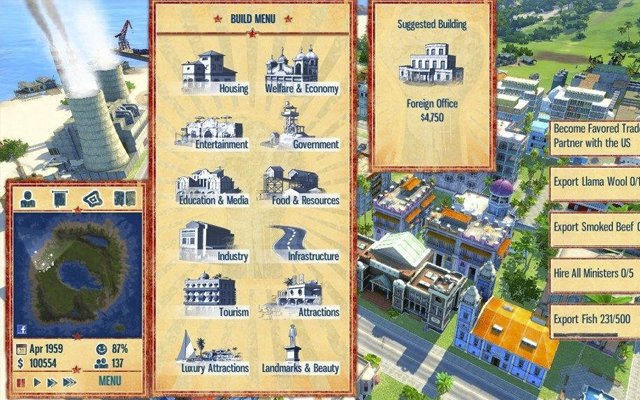Open Government buildings list
This screenshot has width=640, height=400.
click(300, 128)
